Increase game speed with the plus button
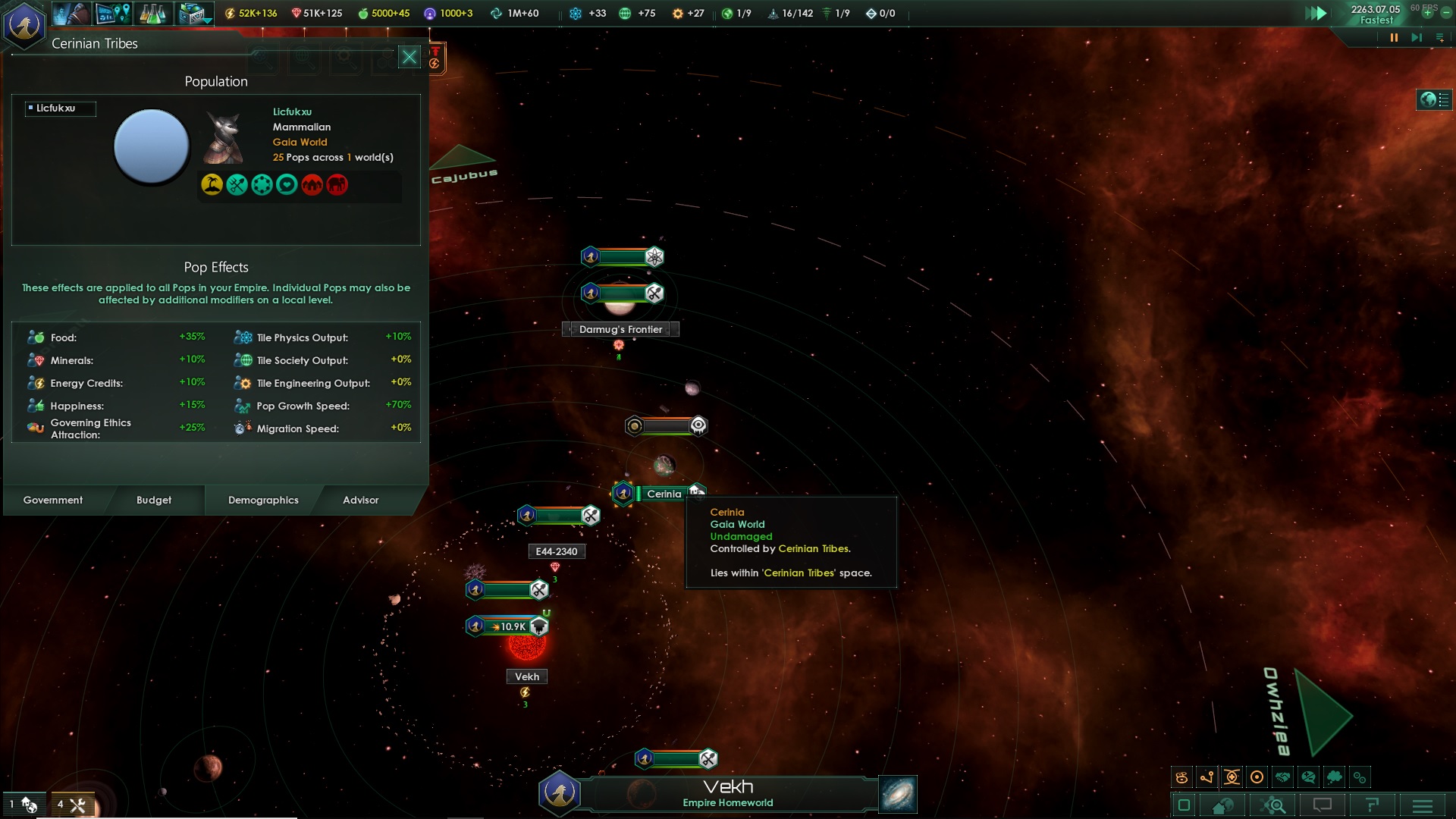The width and height of the screenshot is (1456, 819). (x=1428, y=13)
